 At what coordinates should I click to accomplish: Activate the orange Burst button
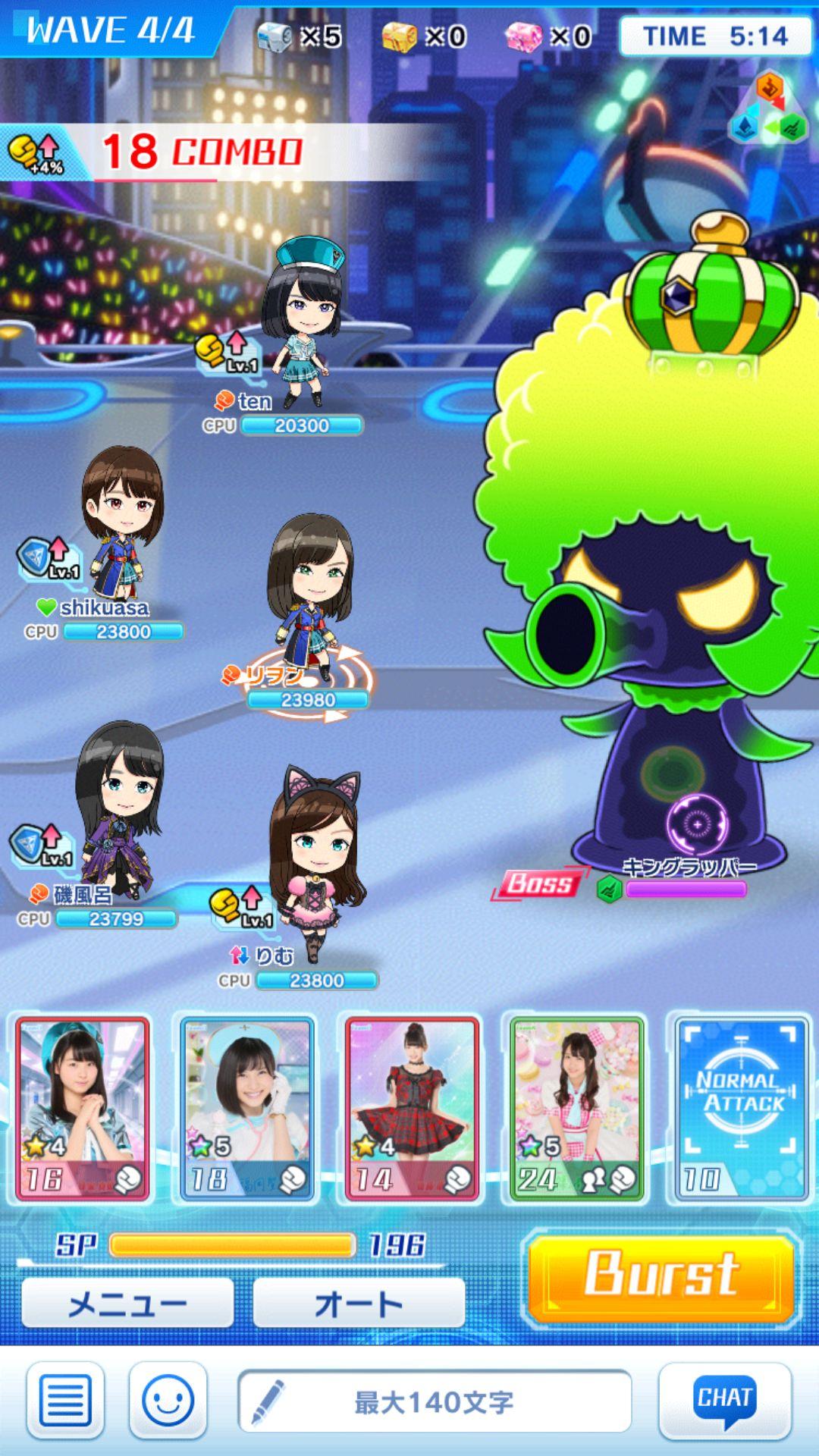pyautogui.click(x=661, y=1276)
